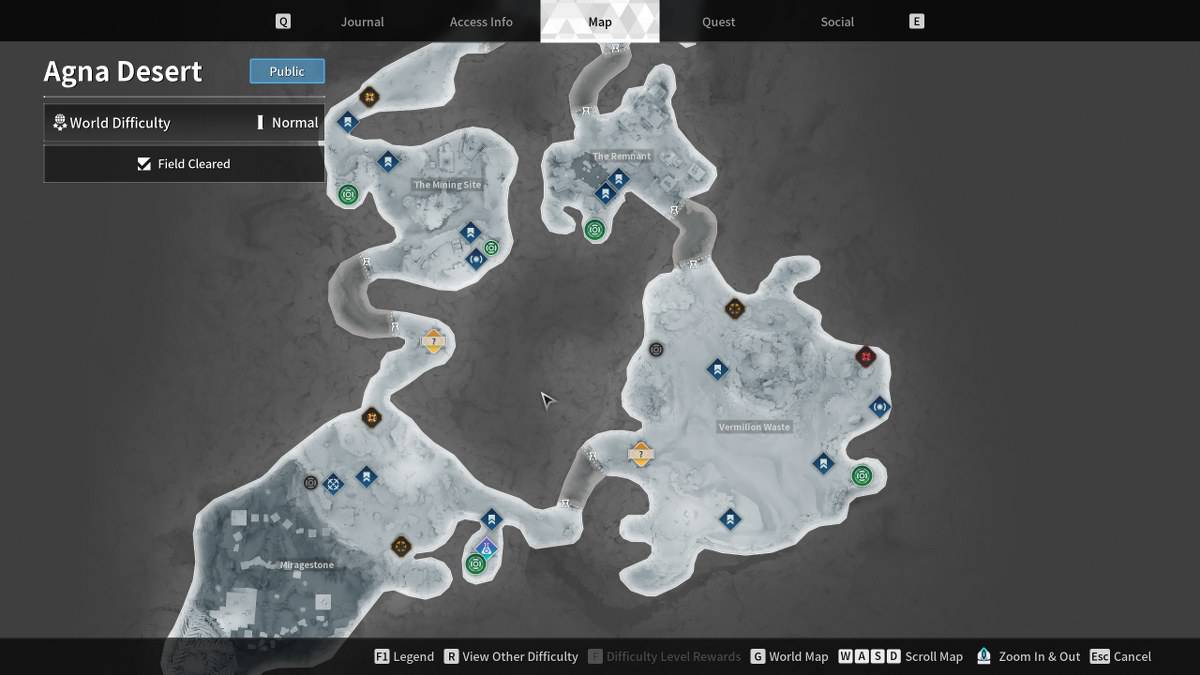Screen dimensions: 1200x675
Task: Click the blue crosshair diamond marker near Miragestone
Action: (334, 484)
